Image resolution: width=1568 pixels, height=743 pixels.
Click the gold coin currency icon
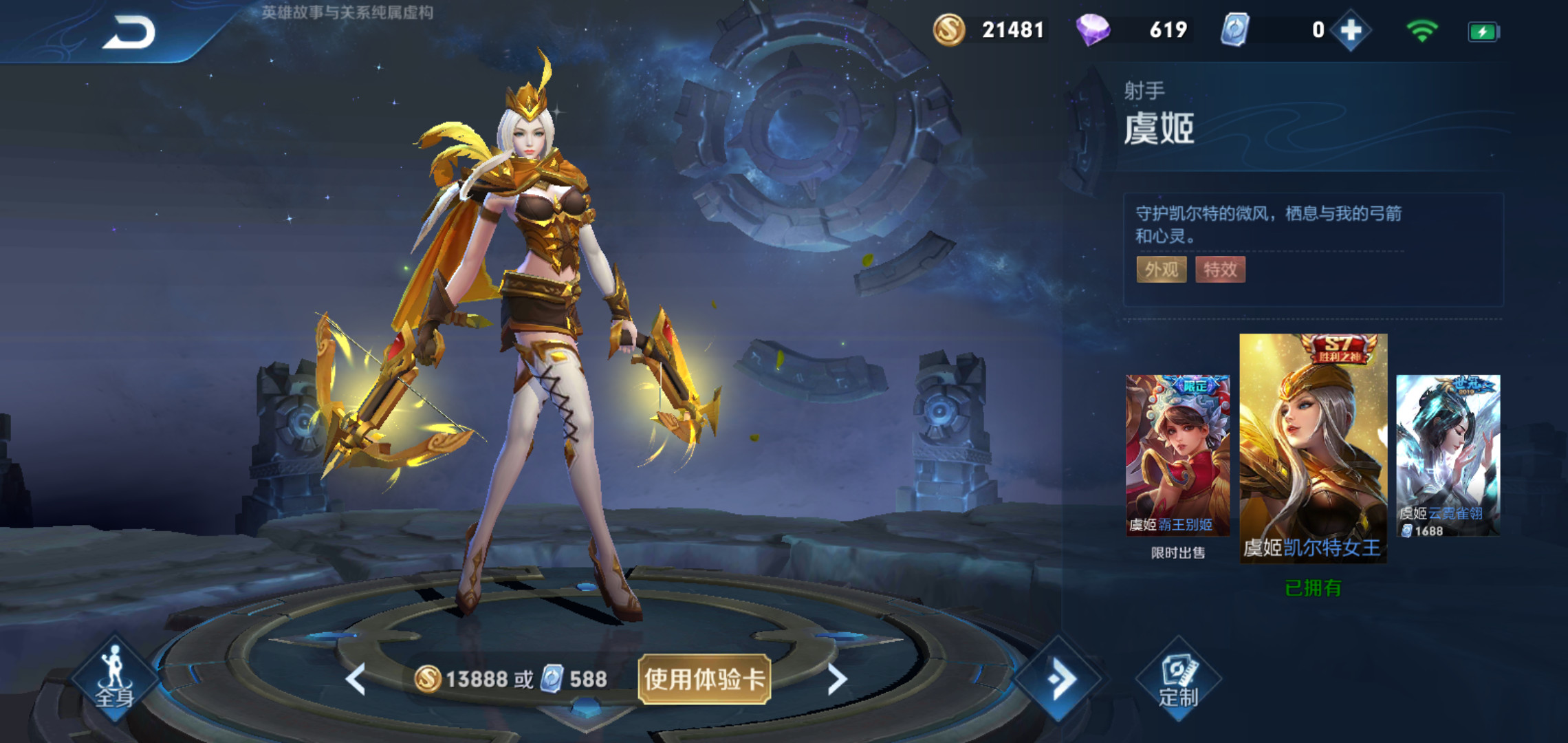click(x=951, y=30)
